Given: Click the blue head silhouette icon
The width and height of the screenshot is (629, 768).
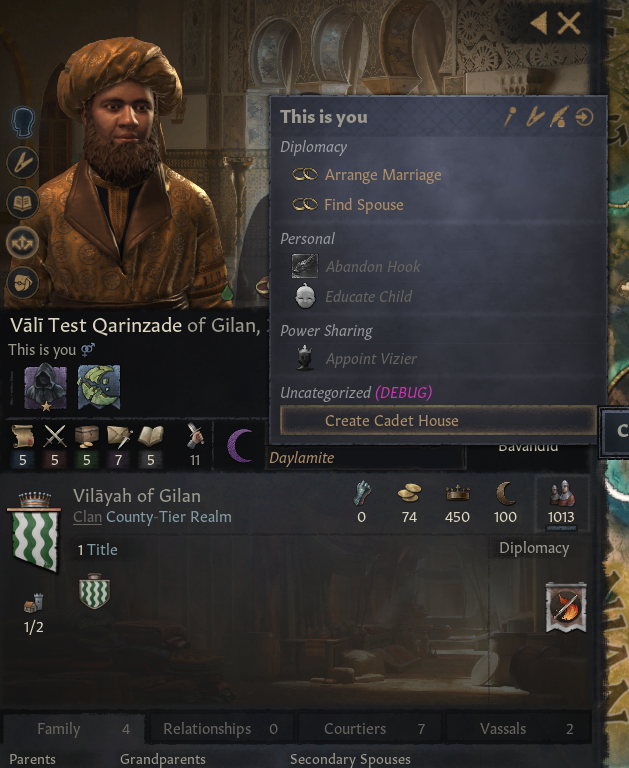Looking at the screenshot, I should [x=23, y=122].
